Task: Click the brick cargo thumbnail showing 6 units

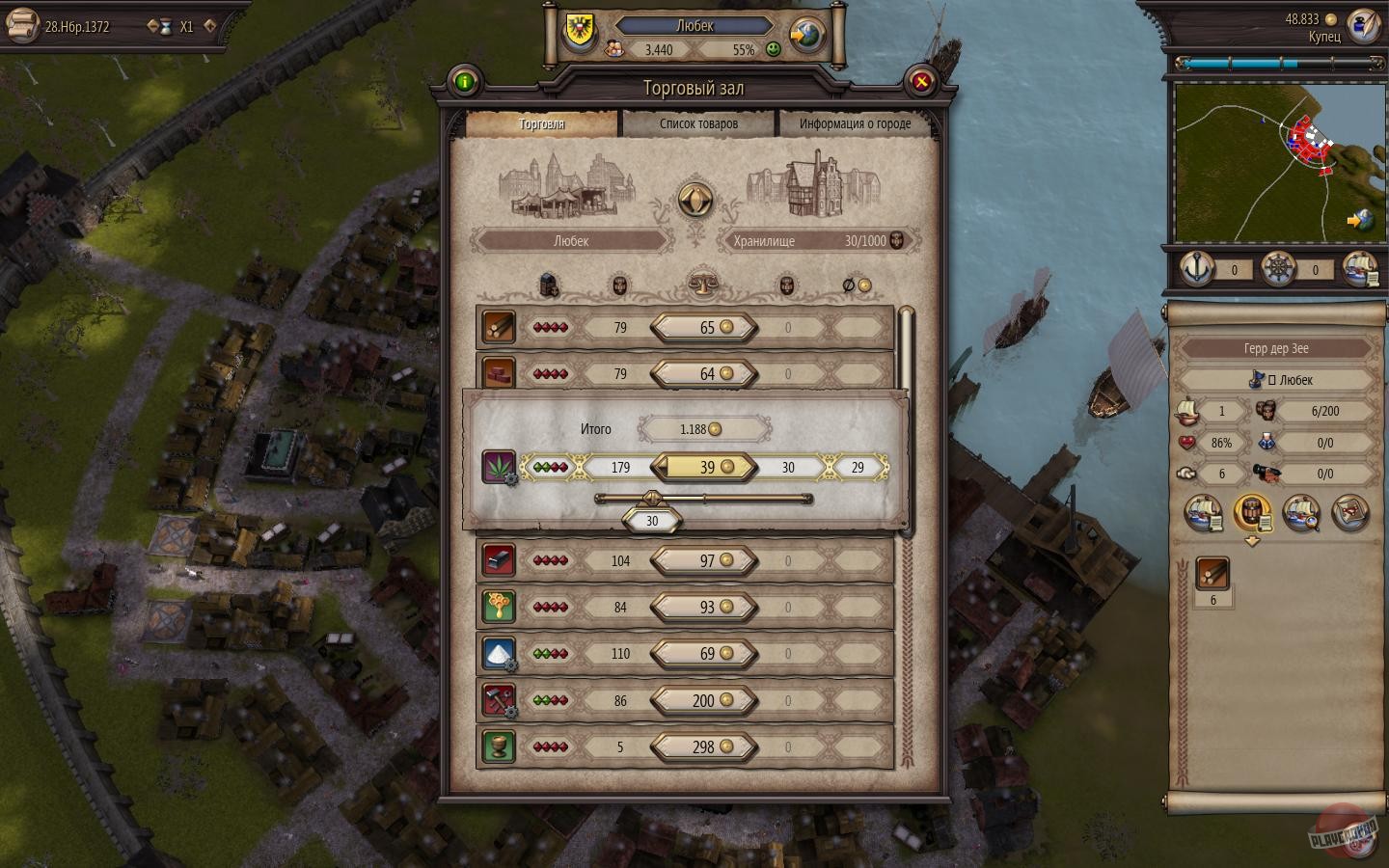Action: coord(1213,573)
